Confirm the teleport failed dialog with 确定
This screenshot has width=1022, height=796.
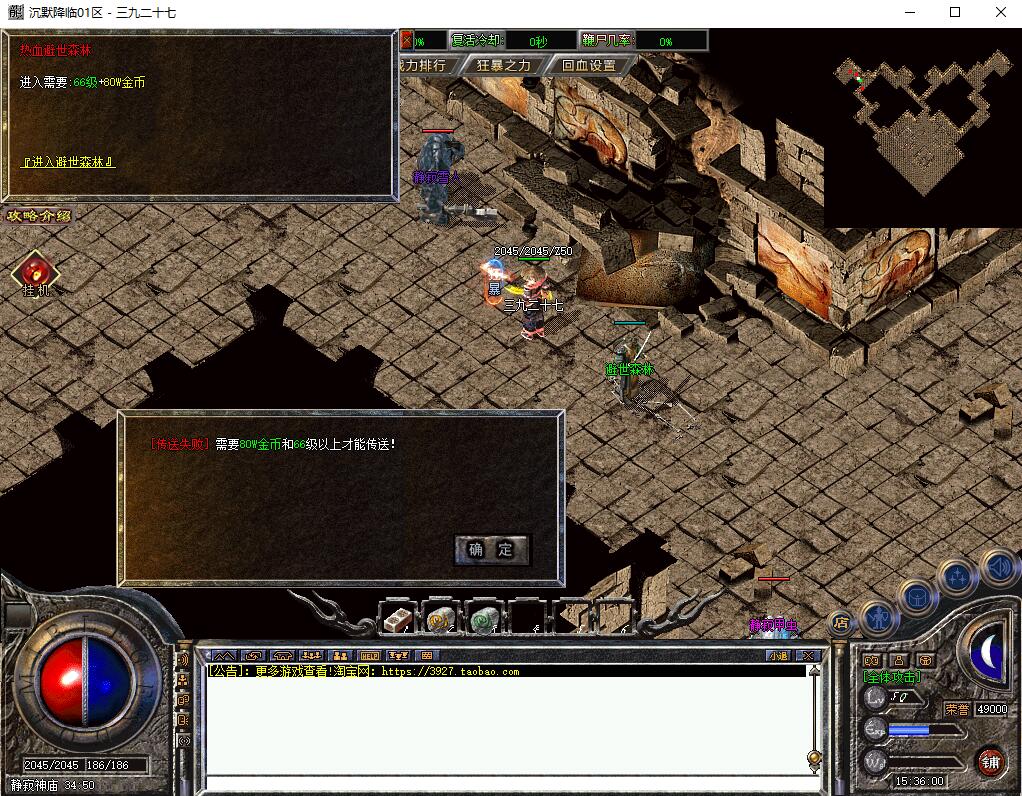coord(491,549)
